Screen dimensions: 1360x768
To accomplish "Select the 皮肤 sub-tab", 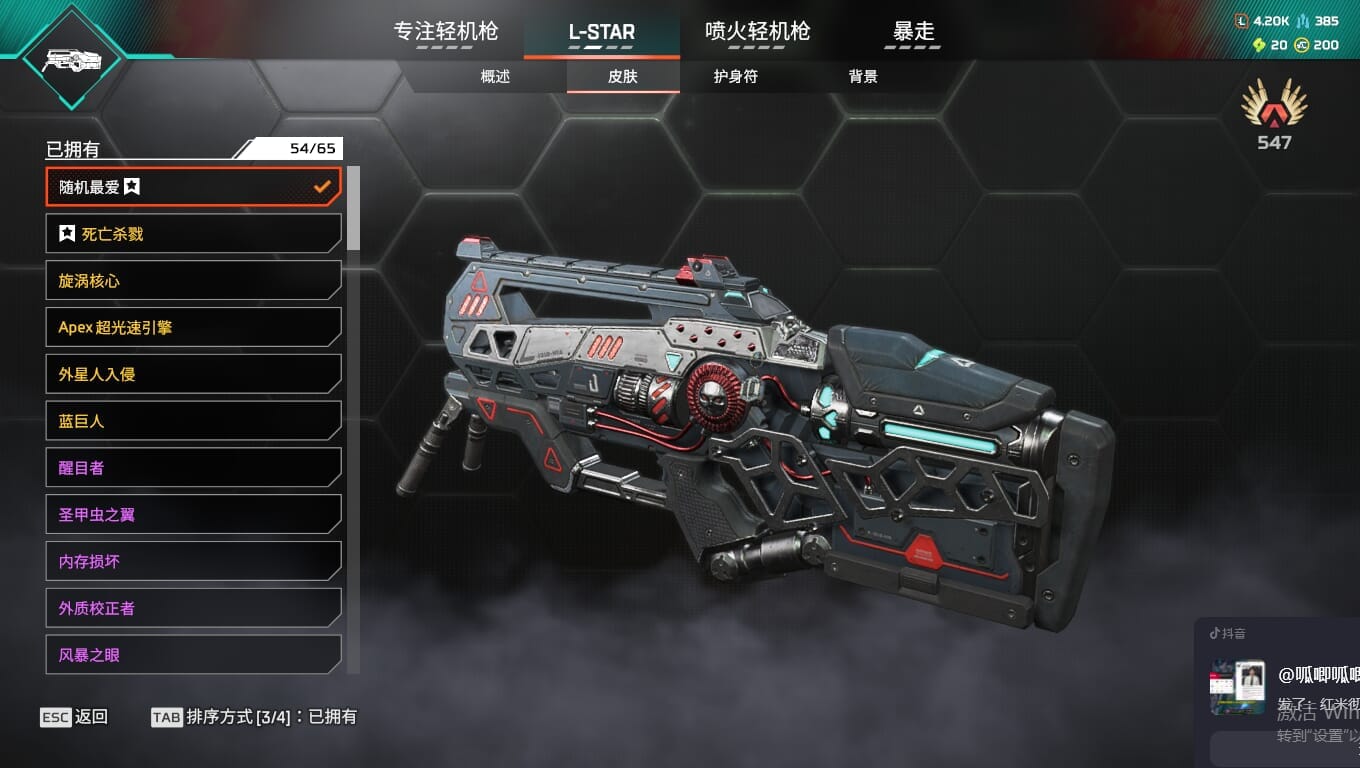I will [622, 76].
